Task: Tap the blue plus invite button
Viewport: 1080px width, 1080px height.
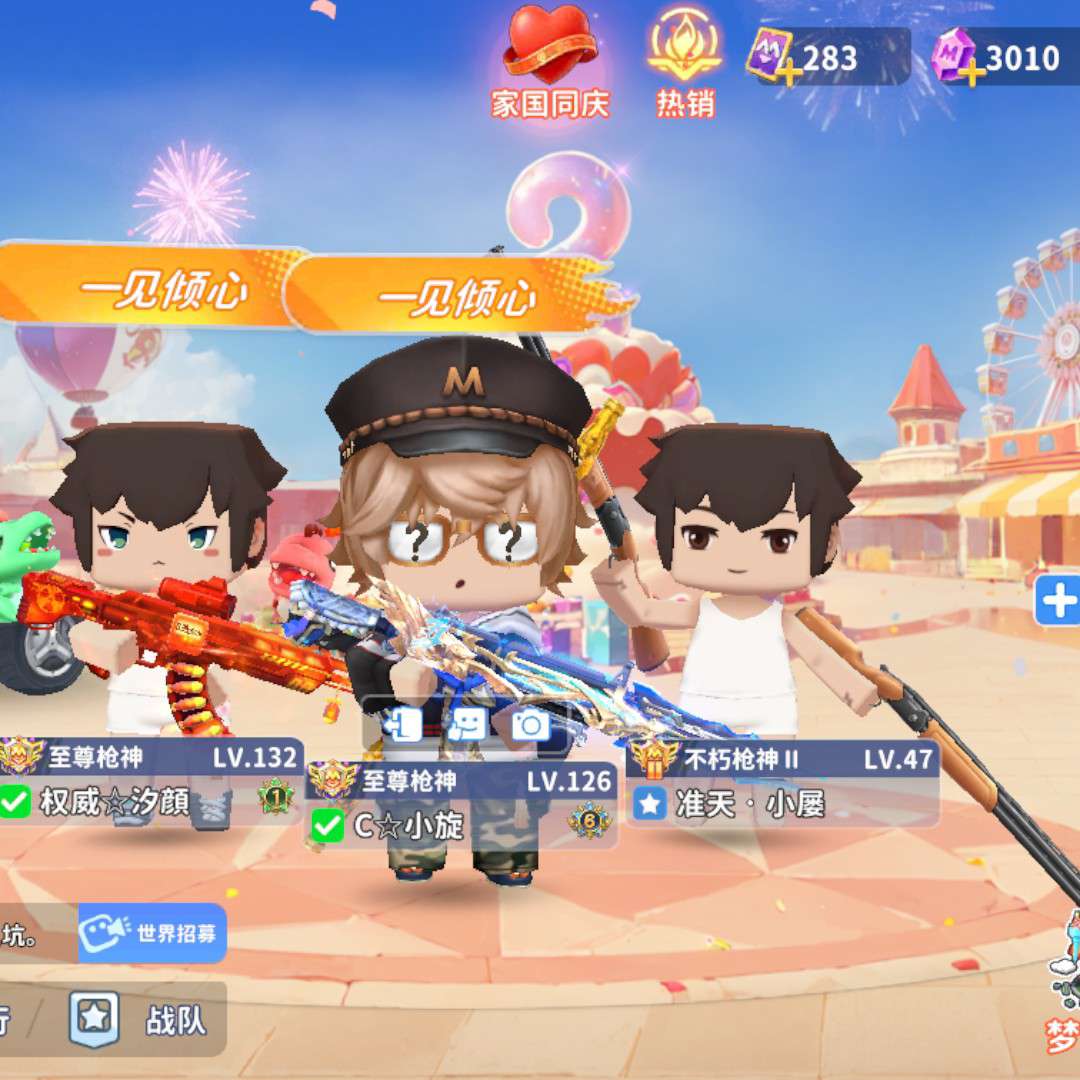Action: tap(1058, 601)
